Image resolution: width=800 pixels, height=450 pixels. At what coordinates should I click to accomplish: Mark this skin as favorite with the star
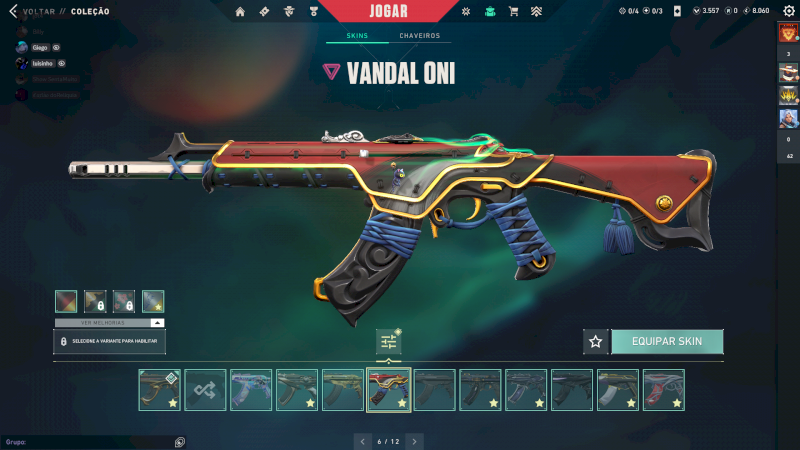point(596,341)
